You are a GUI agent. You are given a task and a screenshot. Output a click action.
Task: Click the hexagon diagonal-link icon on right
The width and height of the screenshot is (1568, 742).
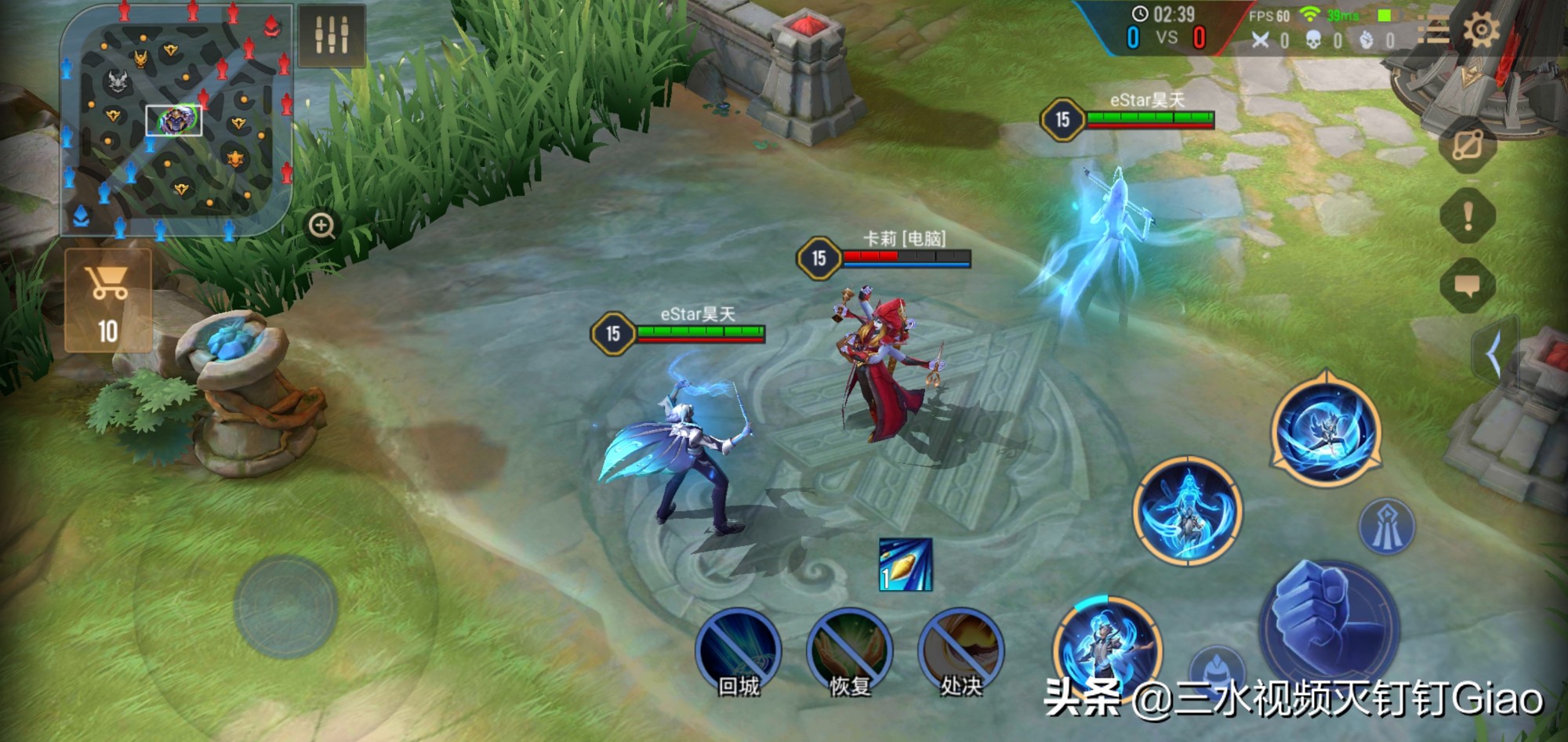click(1468, 146)
